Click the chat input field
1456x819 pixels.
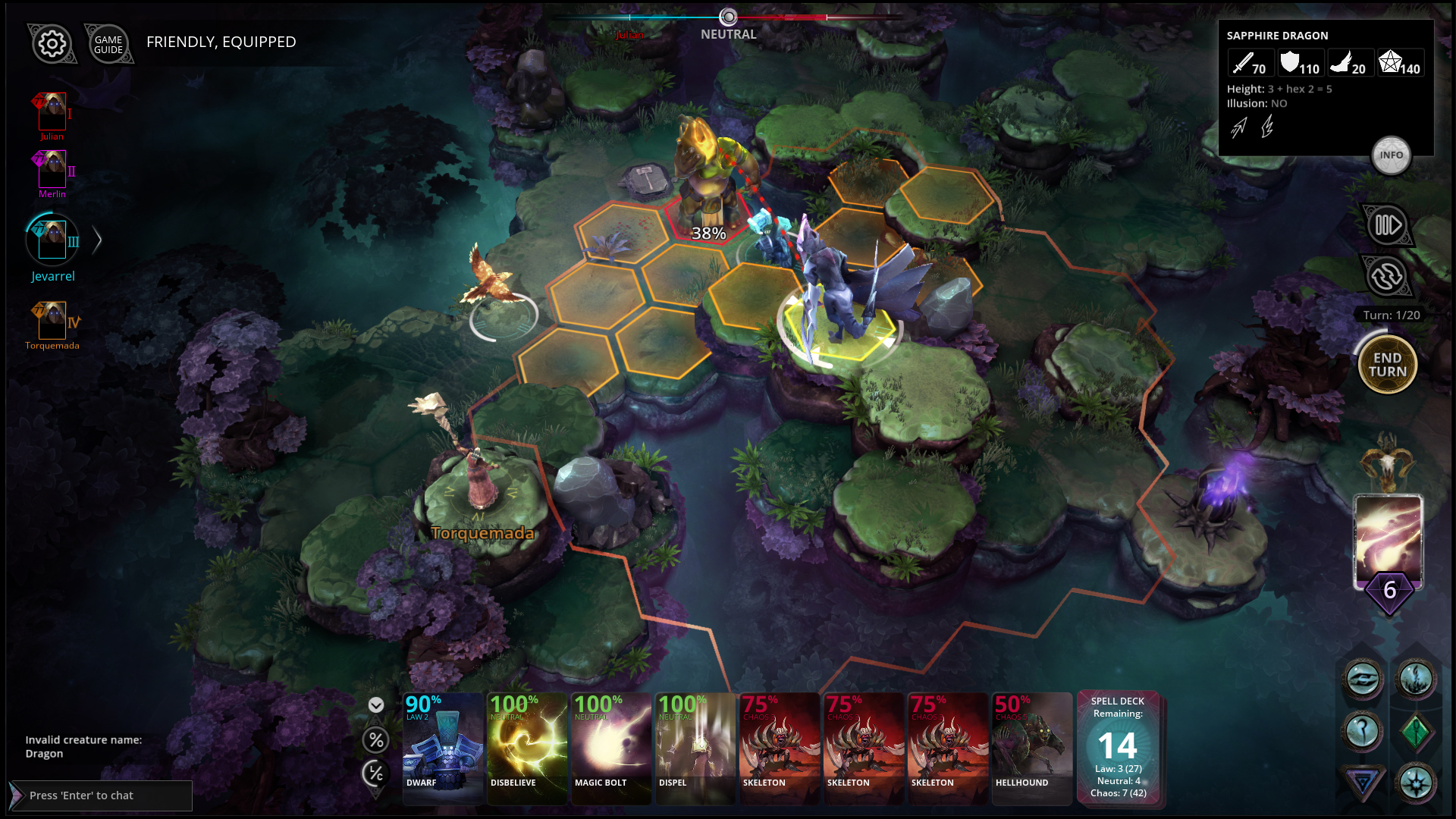99,795
